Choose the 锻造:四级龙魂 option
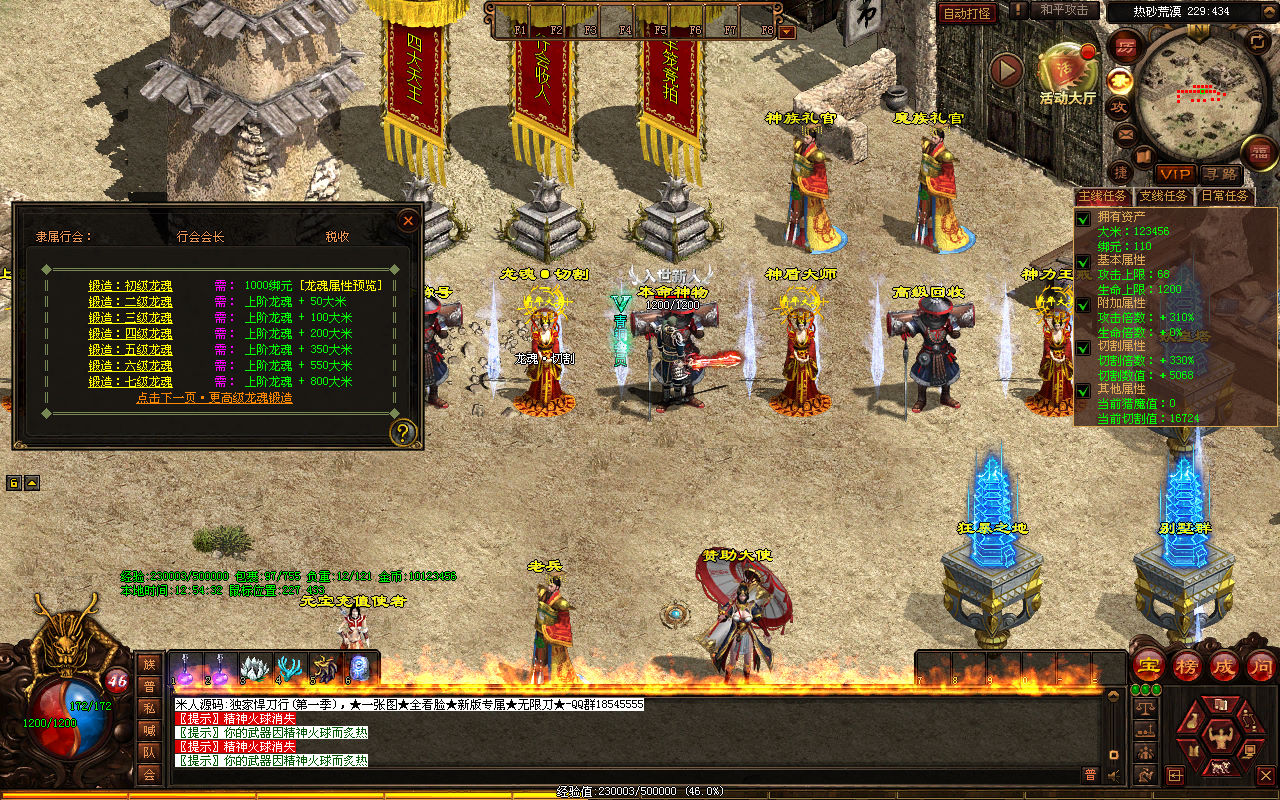 point(130,333)
